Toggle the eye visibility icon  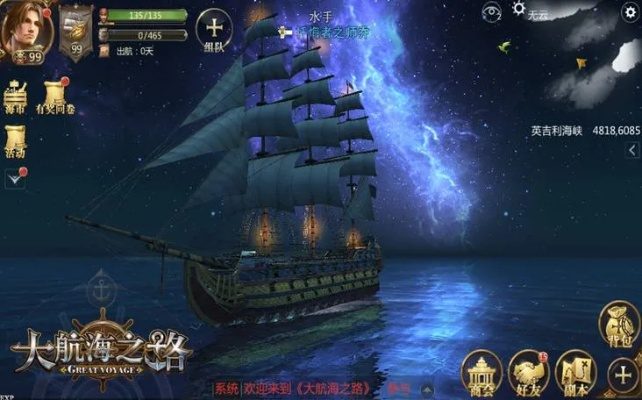click(x=490, y=12)
